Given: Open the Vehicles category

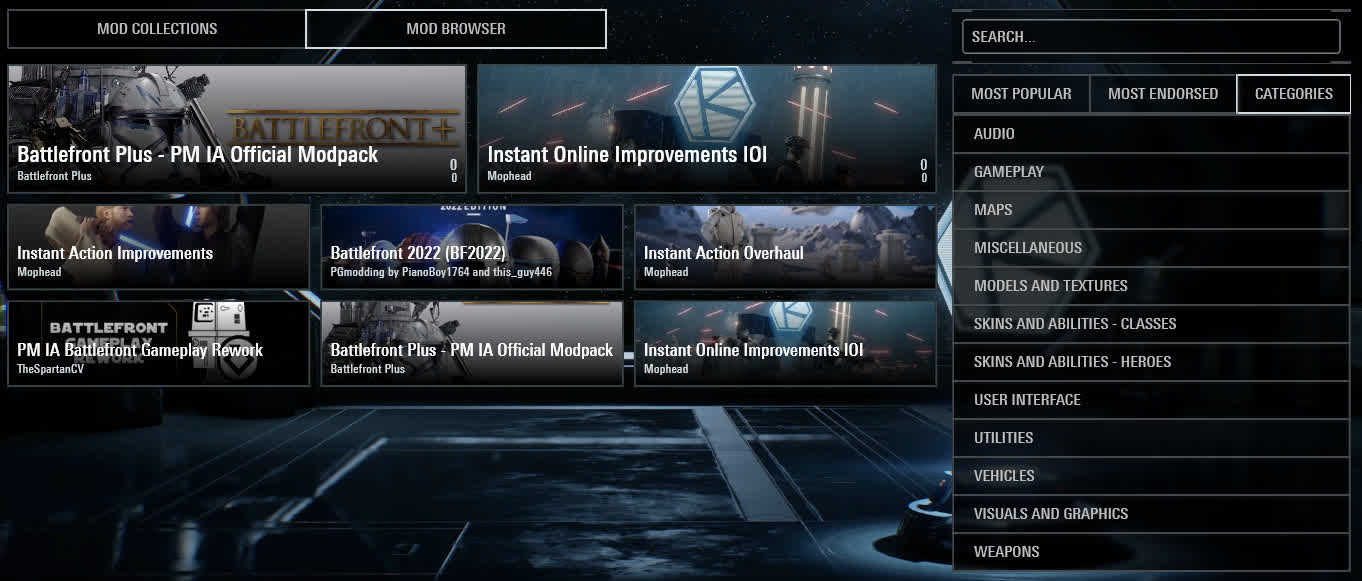Looking at the screenshot, I should pyautogui.click(x=1150, y=476).
